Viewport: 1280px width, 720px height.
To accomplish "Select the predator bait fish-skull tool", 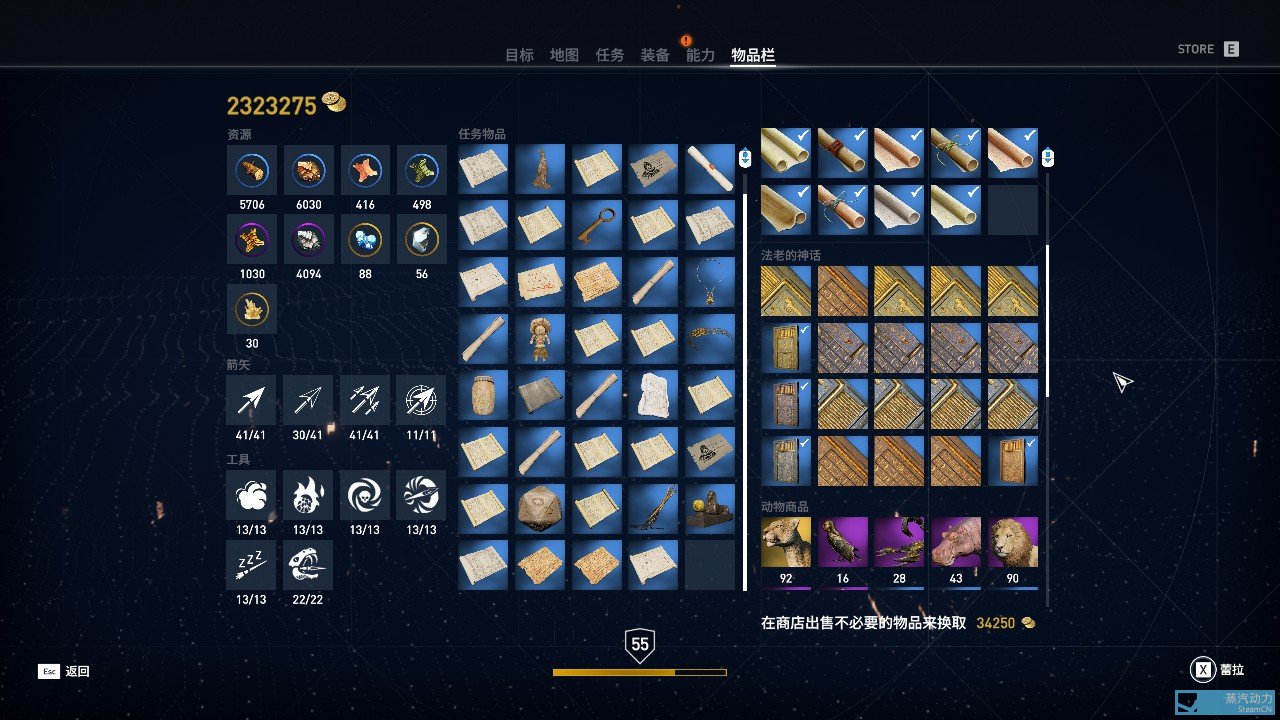I will [x=308, y=565].
